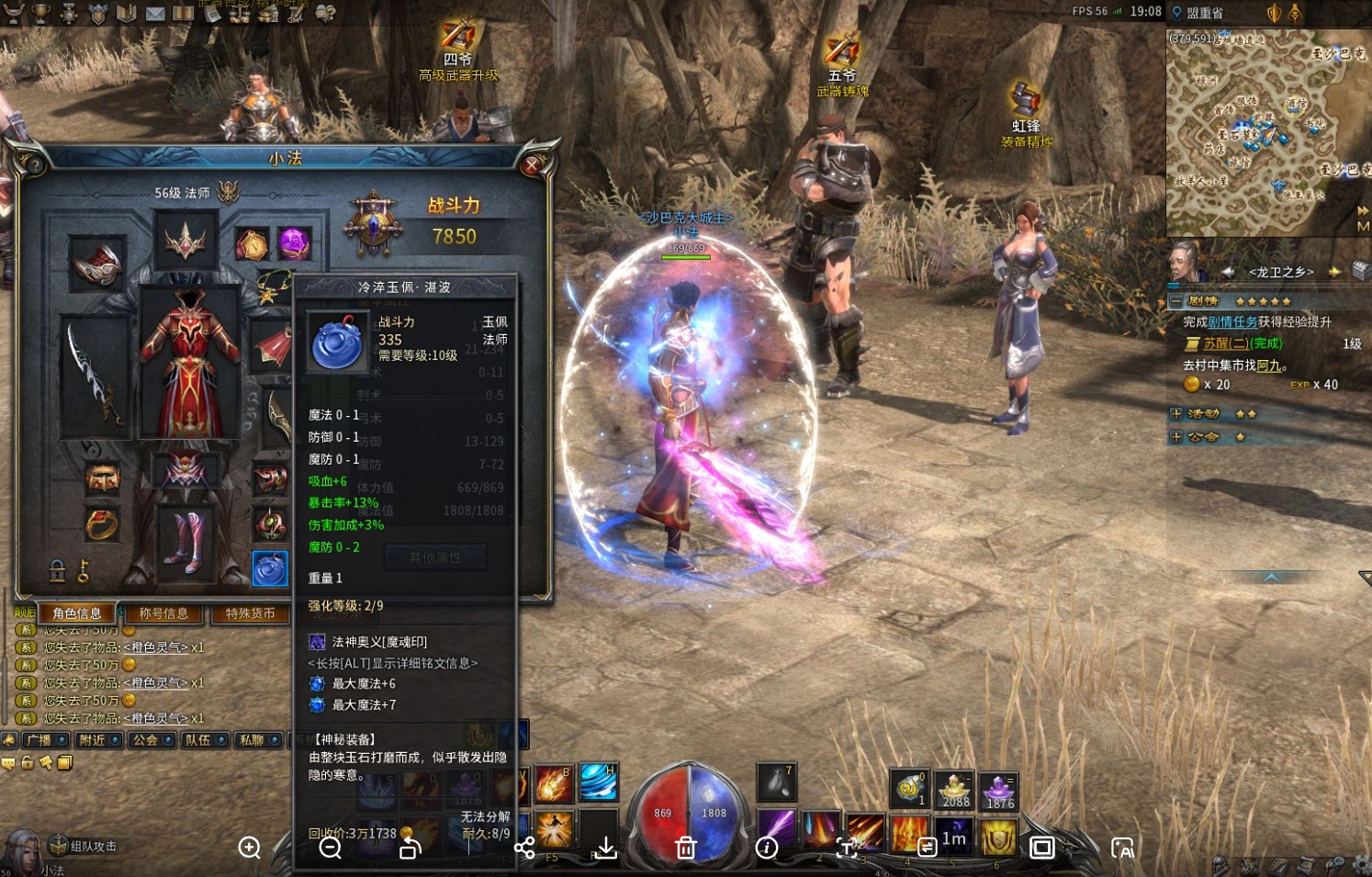
Task: Expand the 公会 section in tracker
Action: [x=1175, y=437]
